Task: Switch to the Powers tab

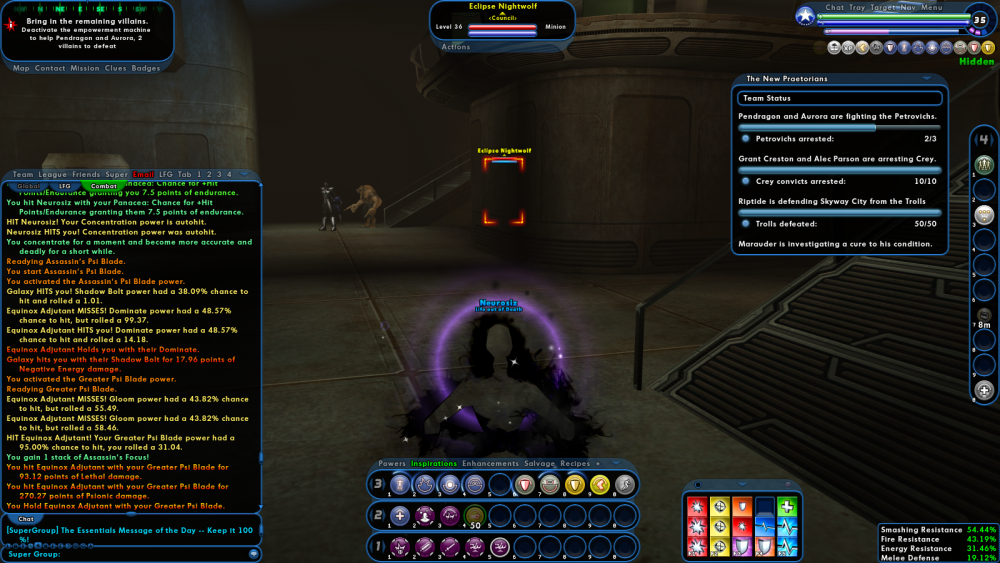Action: click(x=392, y=463)
